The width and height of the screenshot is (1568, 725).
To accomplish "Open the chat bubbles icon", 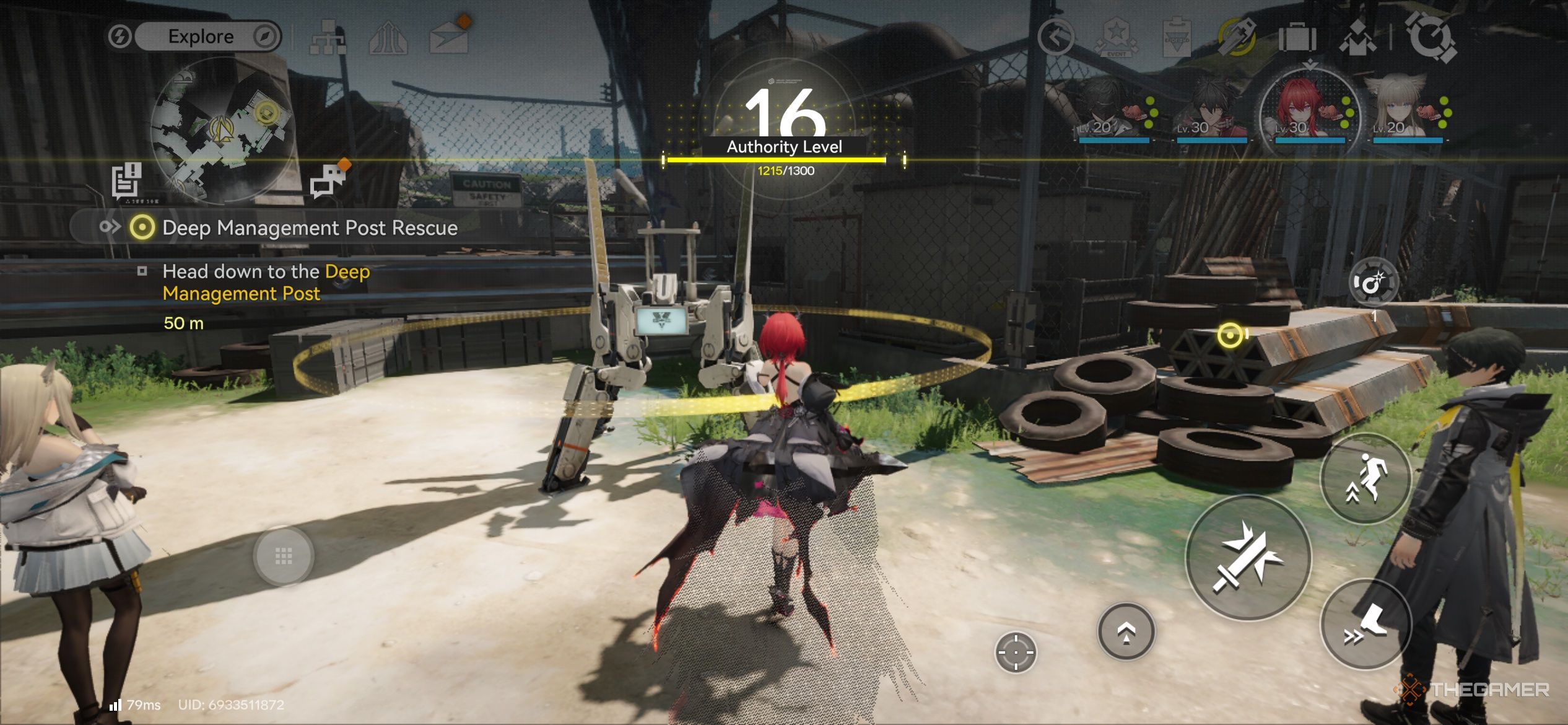I will (329, 180).
